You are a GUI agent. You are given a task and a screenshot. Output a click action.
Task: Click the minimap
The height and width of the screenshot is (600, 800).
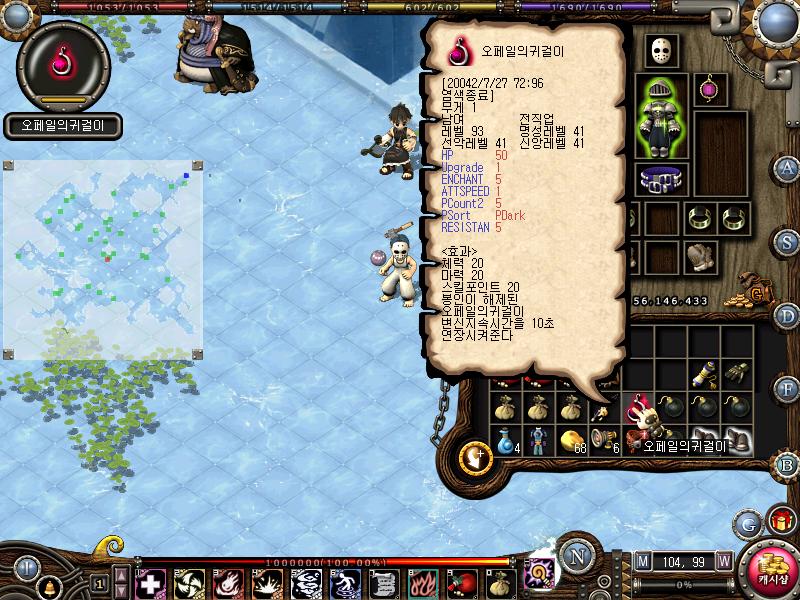[104, 258]
